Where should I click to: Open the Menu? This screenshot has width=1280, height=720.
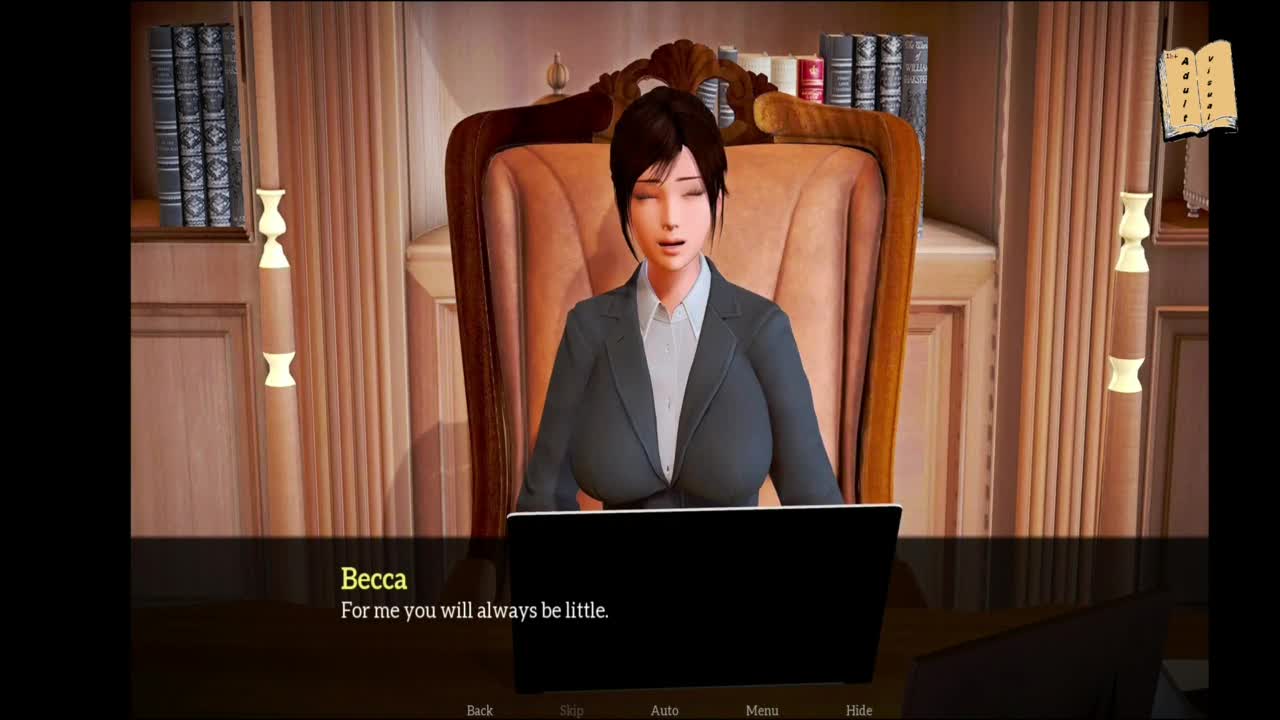coord(762,710)
